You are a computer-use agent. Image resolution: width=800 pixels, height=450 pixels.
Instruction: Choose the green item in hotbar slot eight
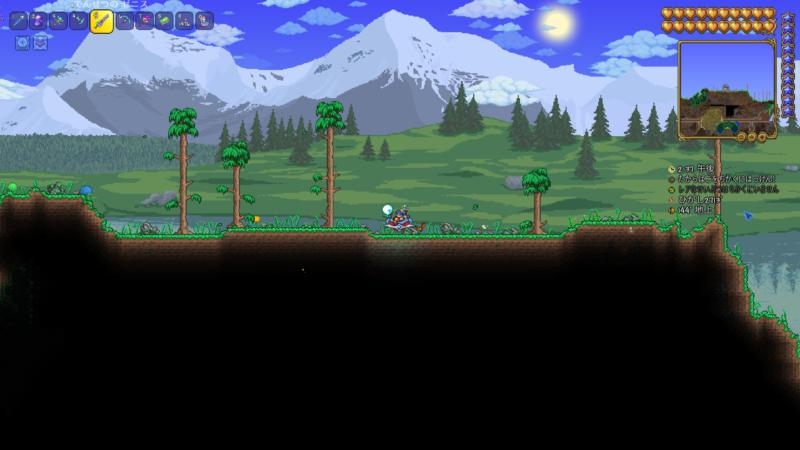[x=165, y=20]
